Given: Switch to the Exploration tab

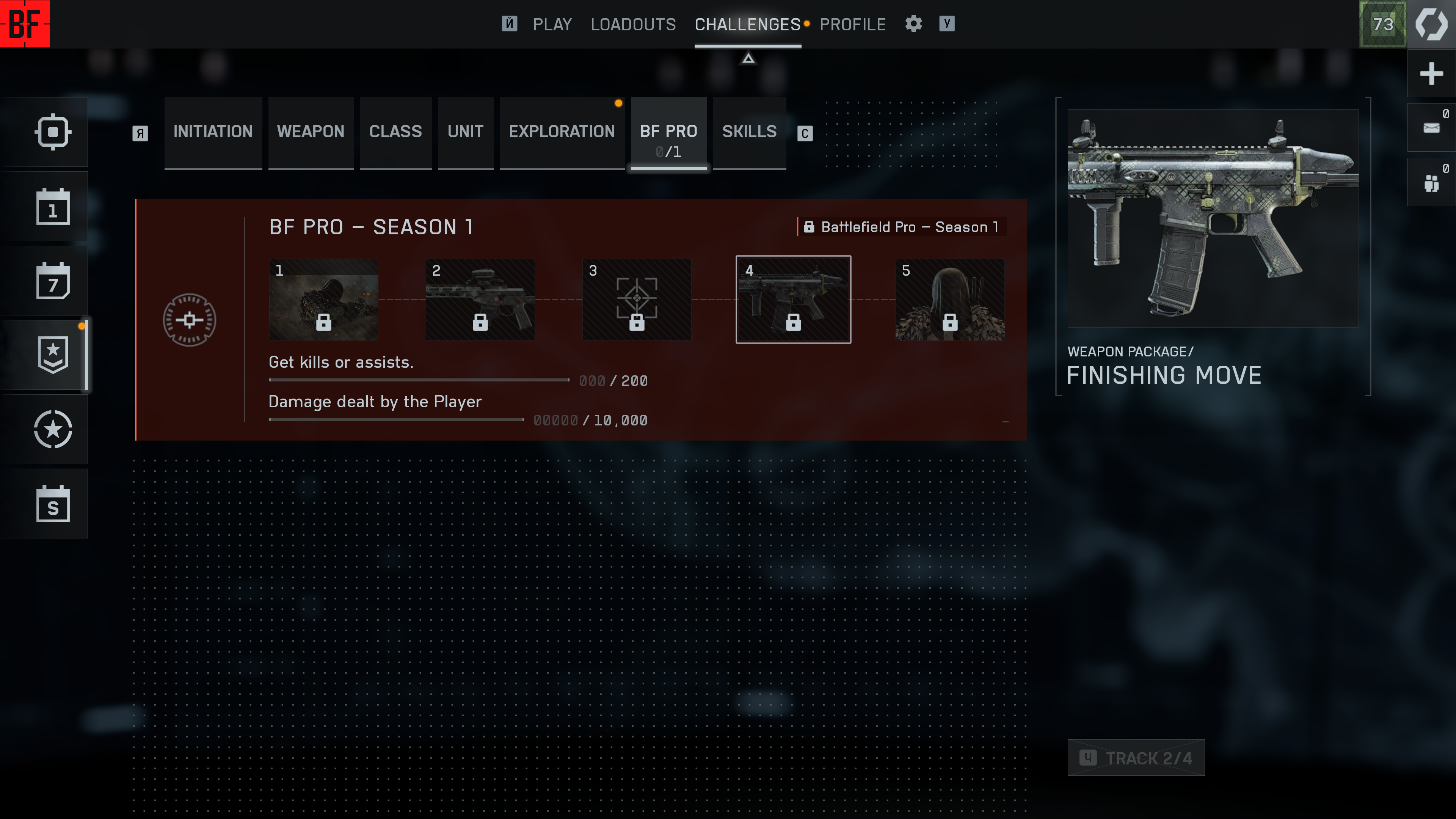Looking at the screenshot, I should click(561, 132).
